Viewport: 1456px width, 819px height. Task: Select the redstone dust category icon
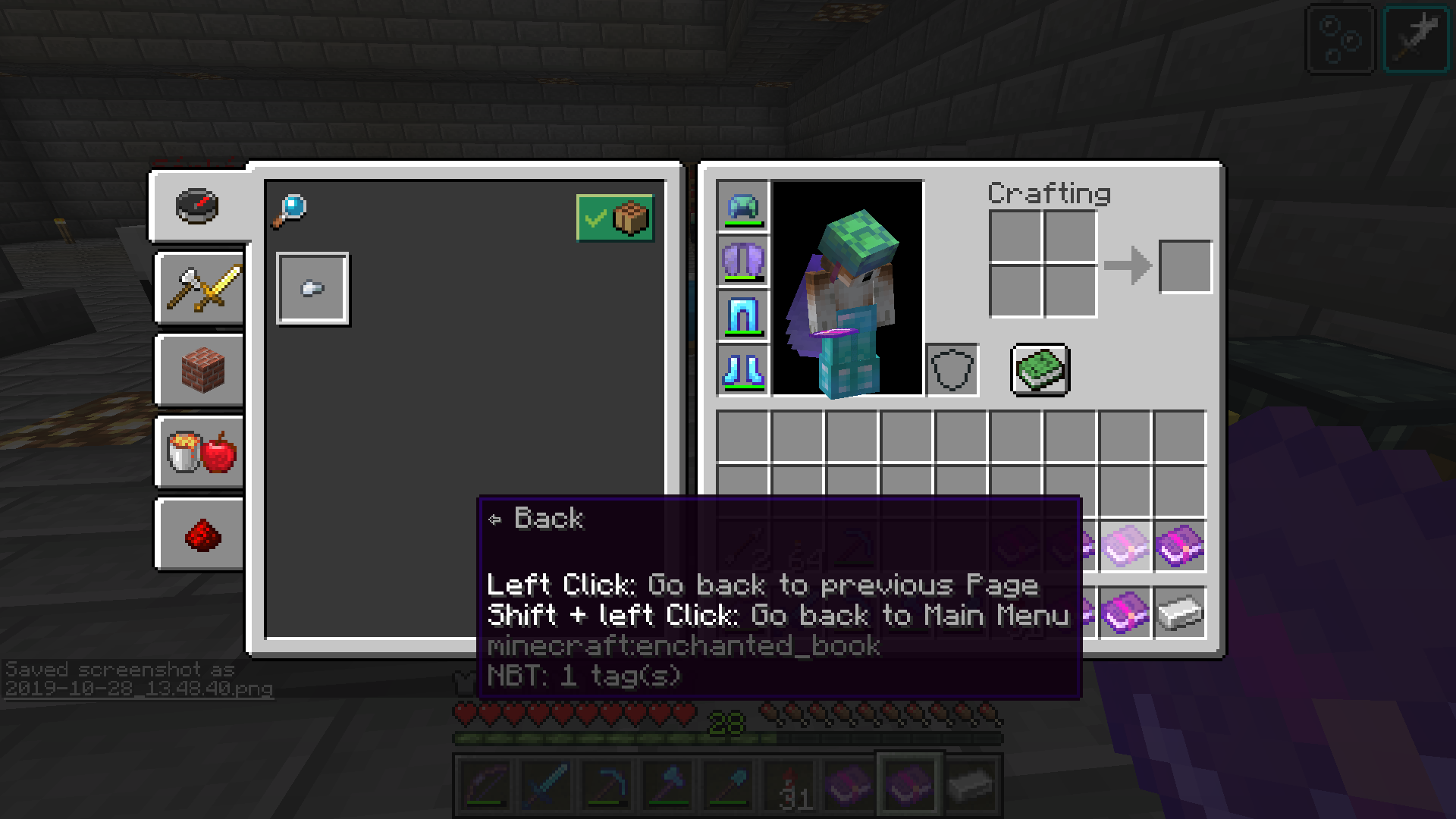point(199,535)
